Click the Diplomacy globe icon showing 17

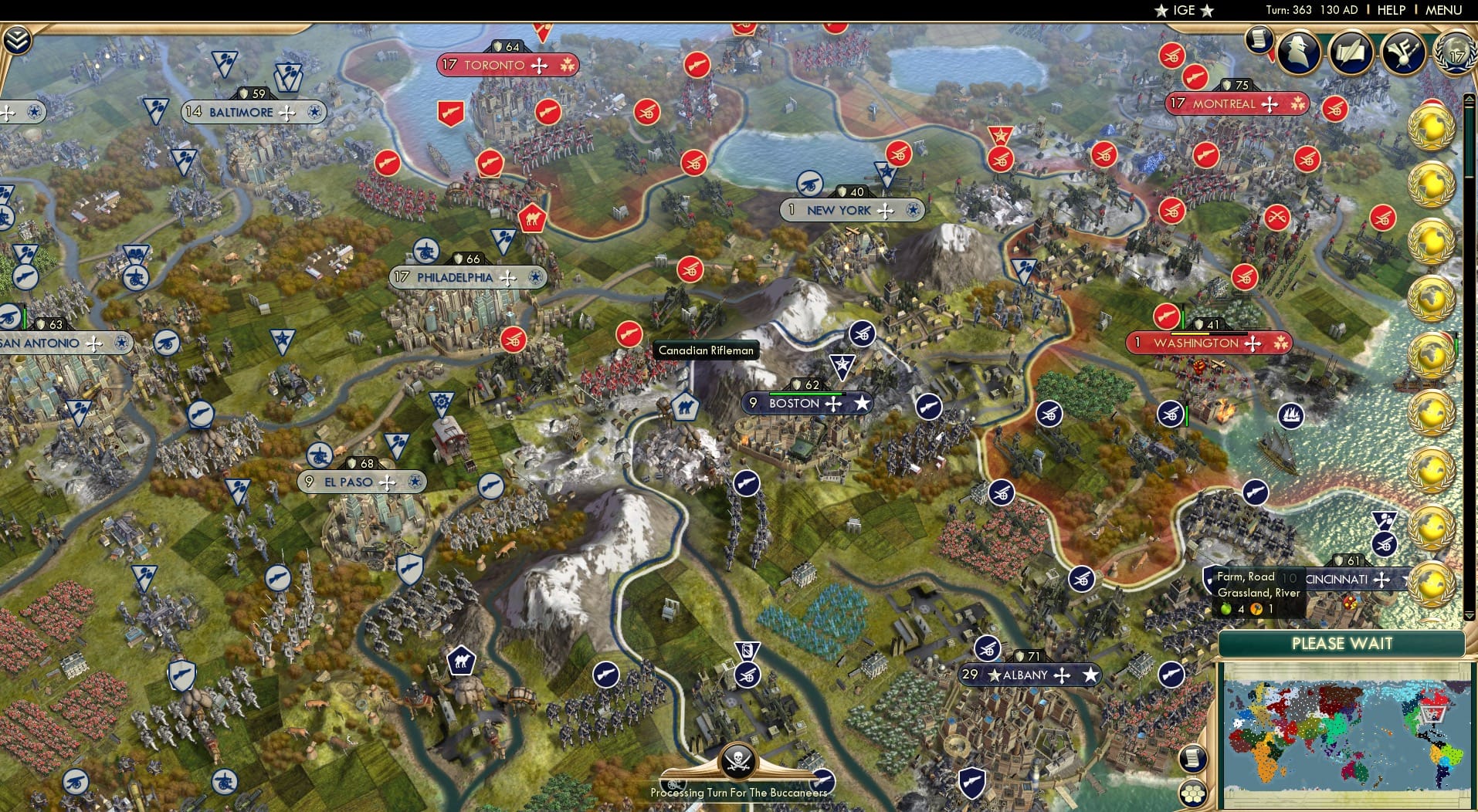1455,52
